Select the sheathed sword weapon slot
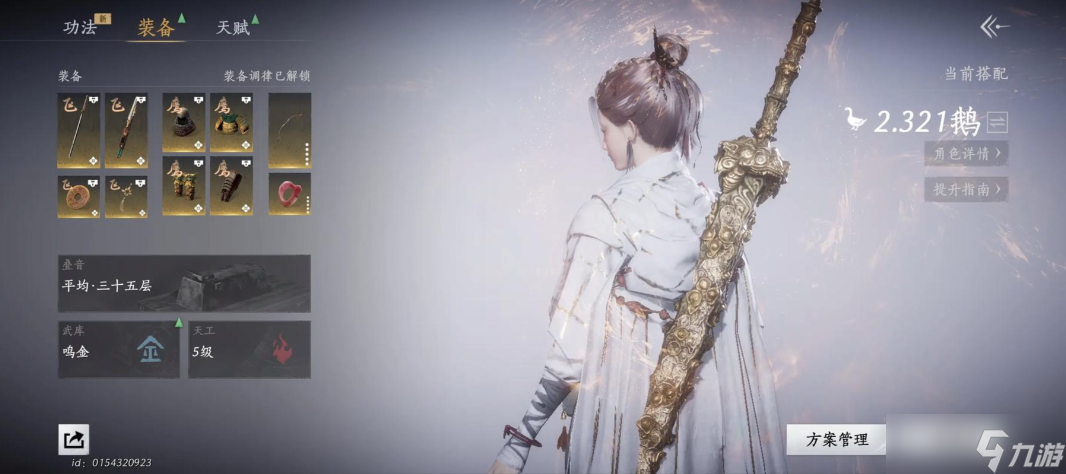This screenshot has width=1066, height=474. [x=126, y=130]
